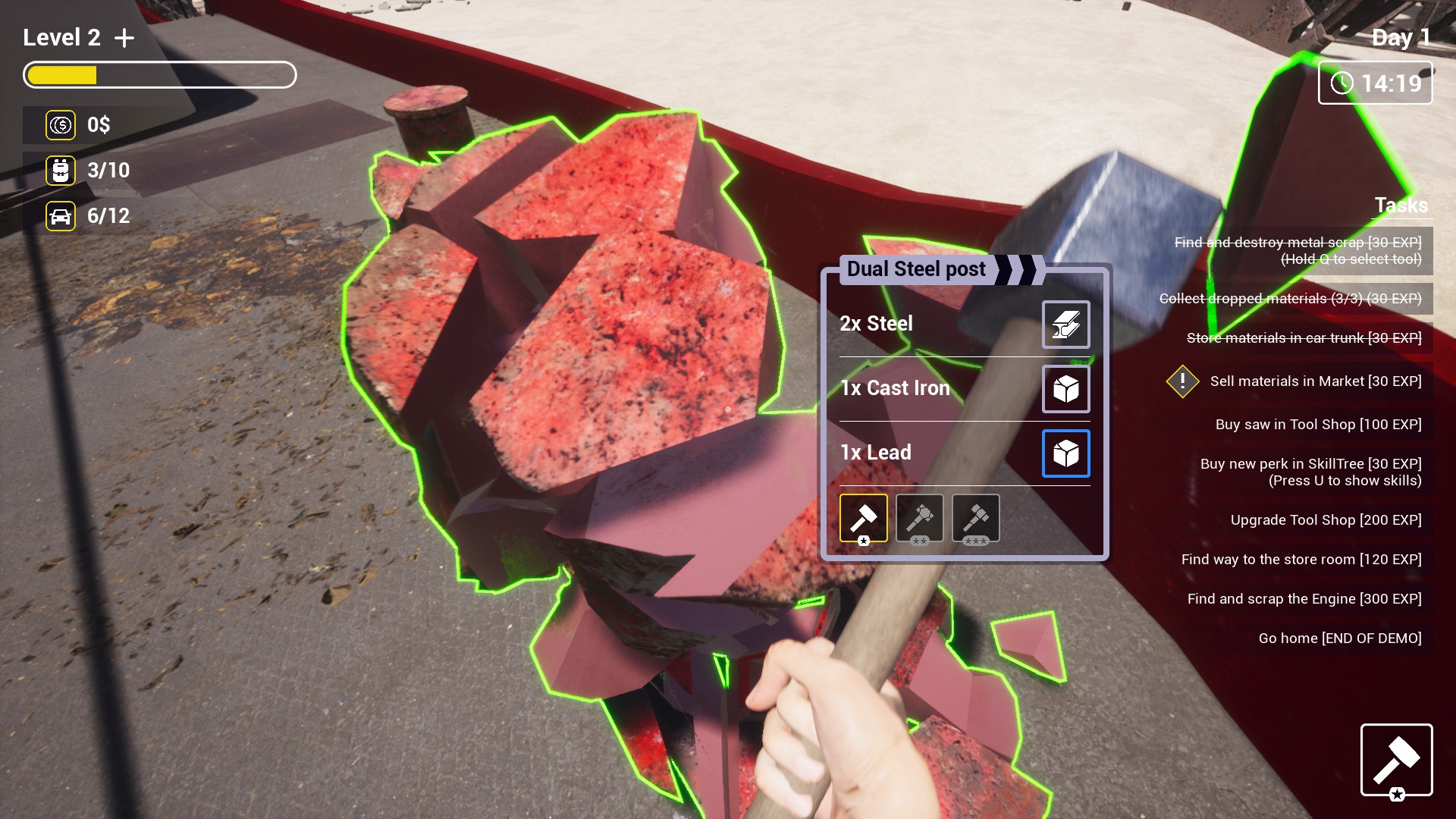Select the Dual Steel post title tab
1456x819 pixels.
click(x=915, y=268)
